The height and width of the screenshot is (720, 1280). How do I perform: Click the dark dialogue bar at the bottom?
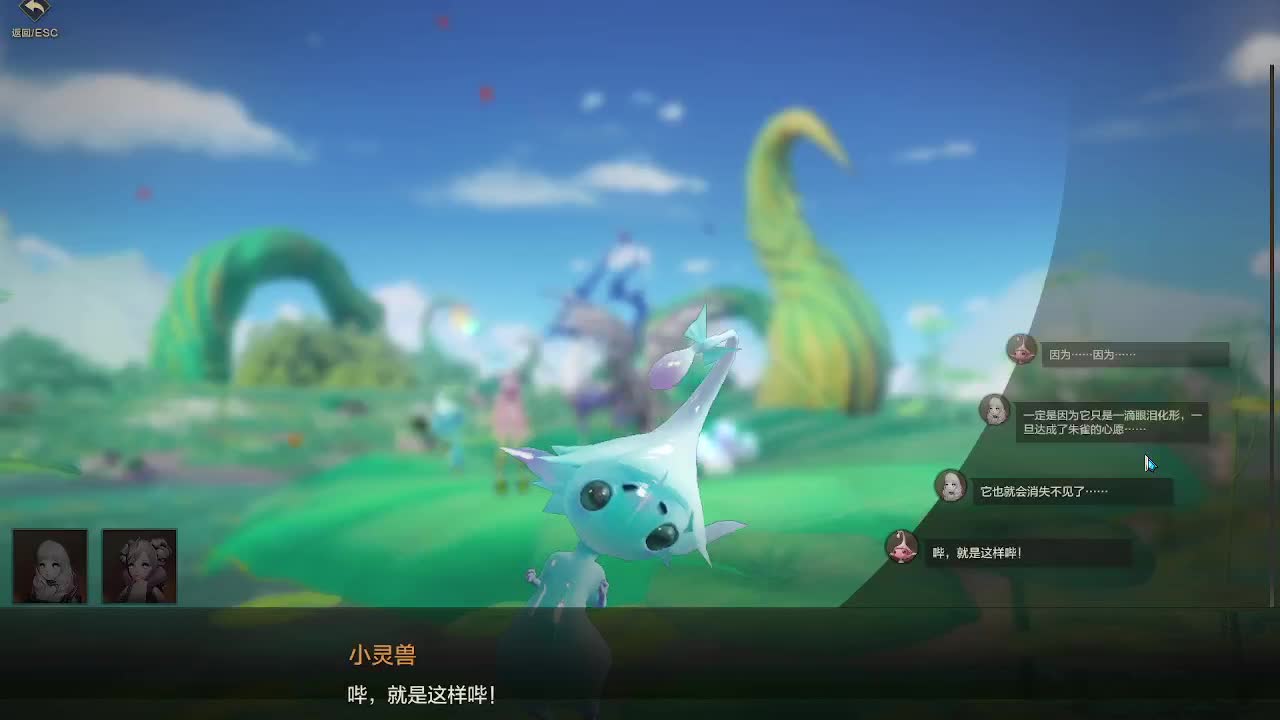[640, 665]
